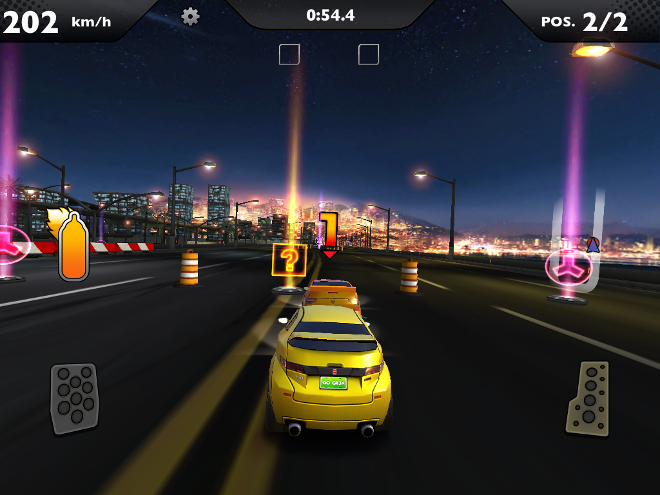Open the settings gear icon
Viewport: 660px width, 495px height.
(190, 16)
